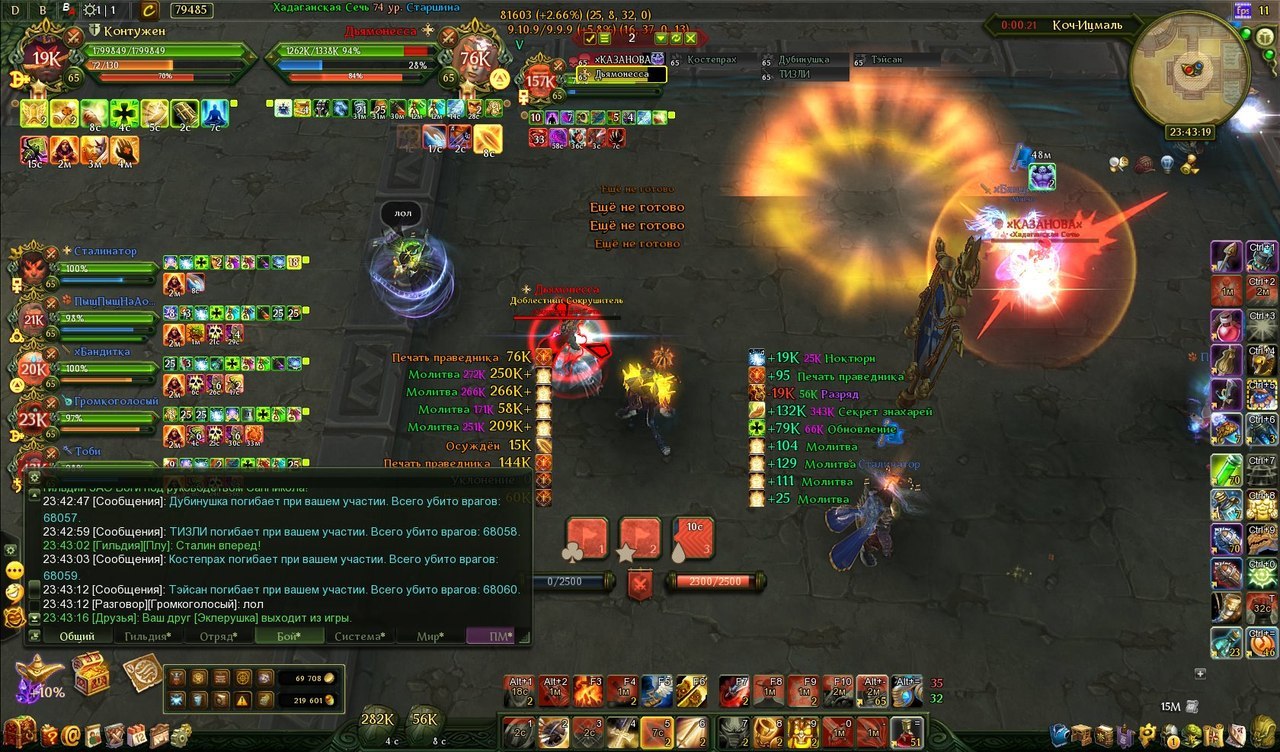The image size is (1280, 752).
Task: Select the Система chat tab
Action: [358, 636]
